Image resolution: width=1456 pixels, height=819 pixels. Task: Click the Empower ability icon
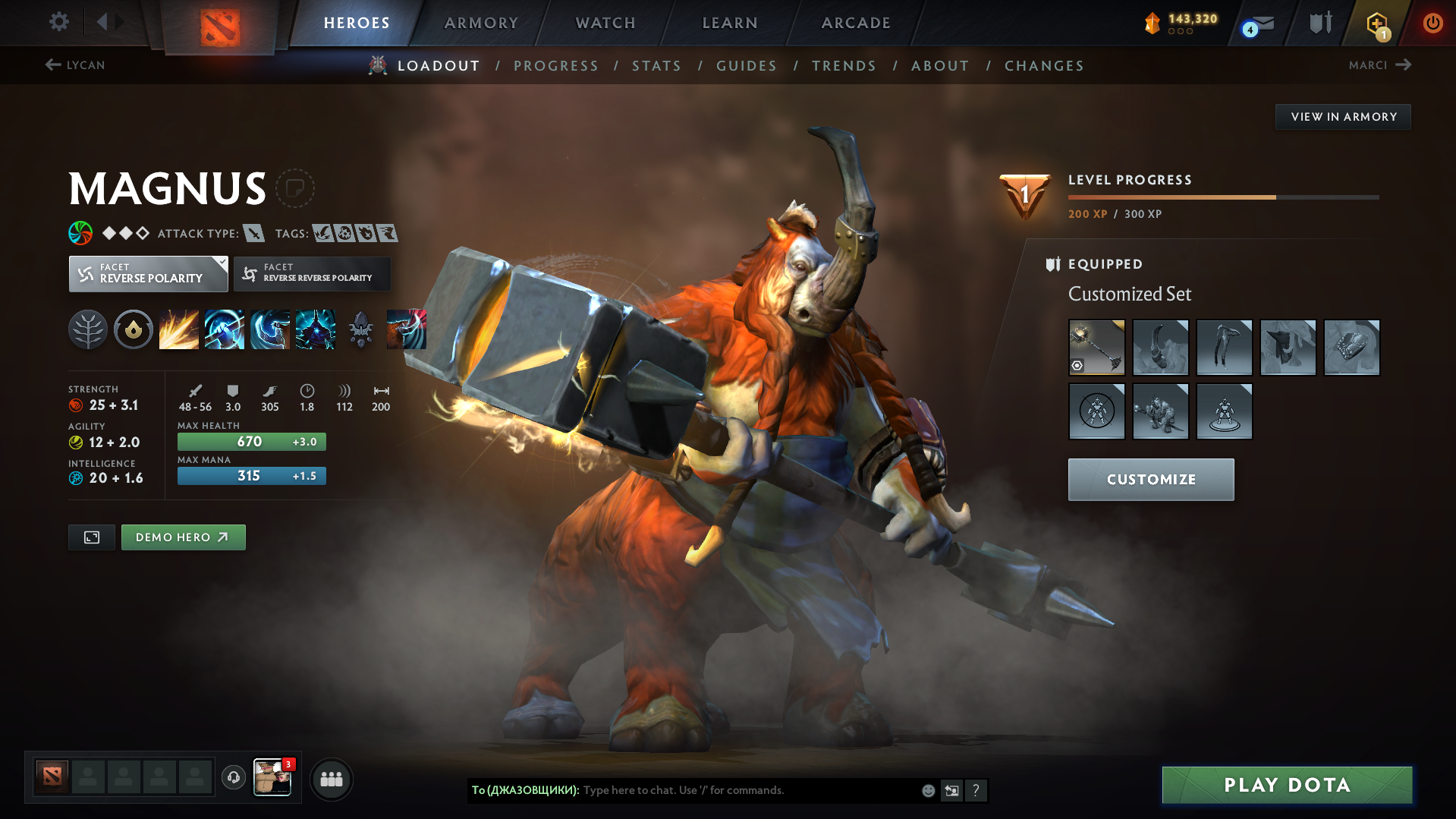click(225, 329)
